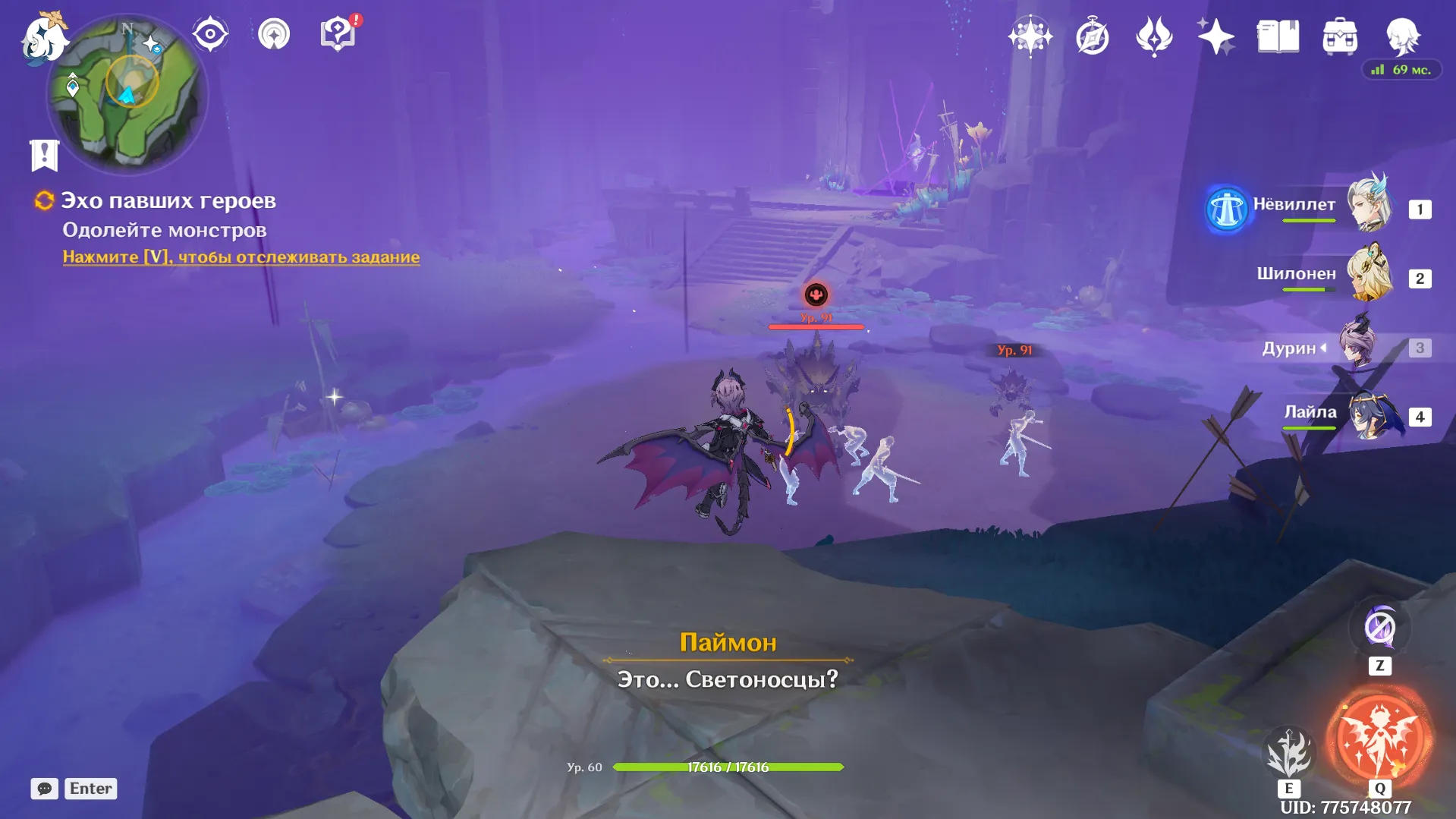Open the Paimon menu icon
1456x819 pixels.
pos(43,38)
